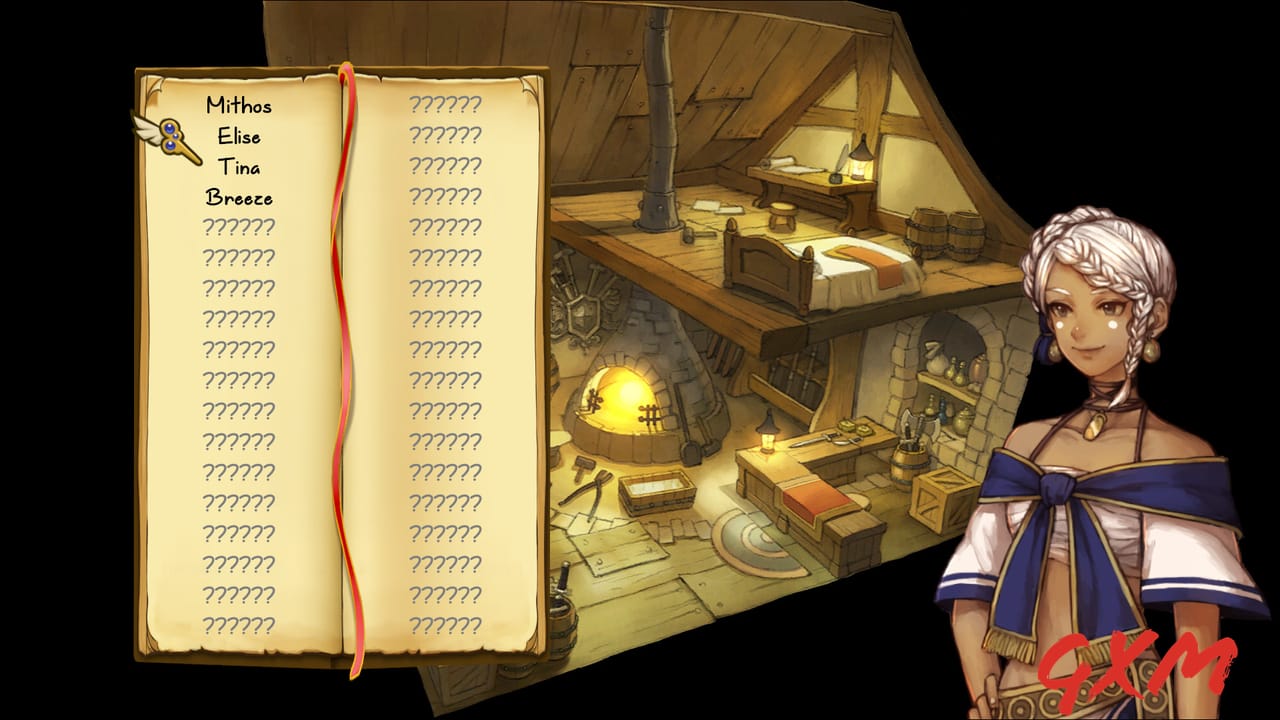Click the bottom ?????? entry on the left page
This screenshot has width=1280, height=720.
(240, 625)
